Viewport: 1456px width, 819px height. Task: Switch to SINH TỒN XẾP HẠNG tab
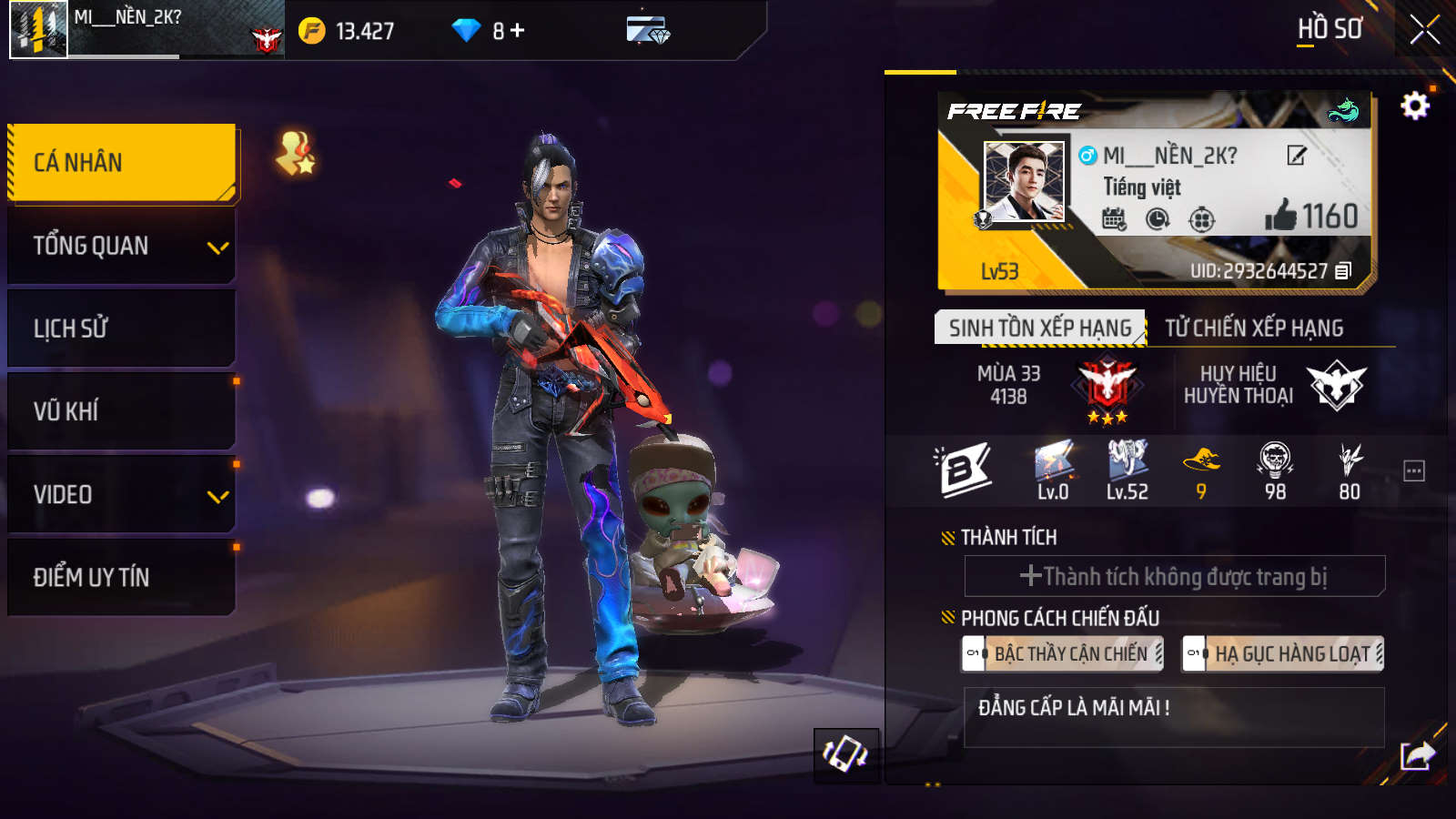pyautogui.click(x=1039, y=328)
